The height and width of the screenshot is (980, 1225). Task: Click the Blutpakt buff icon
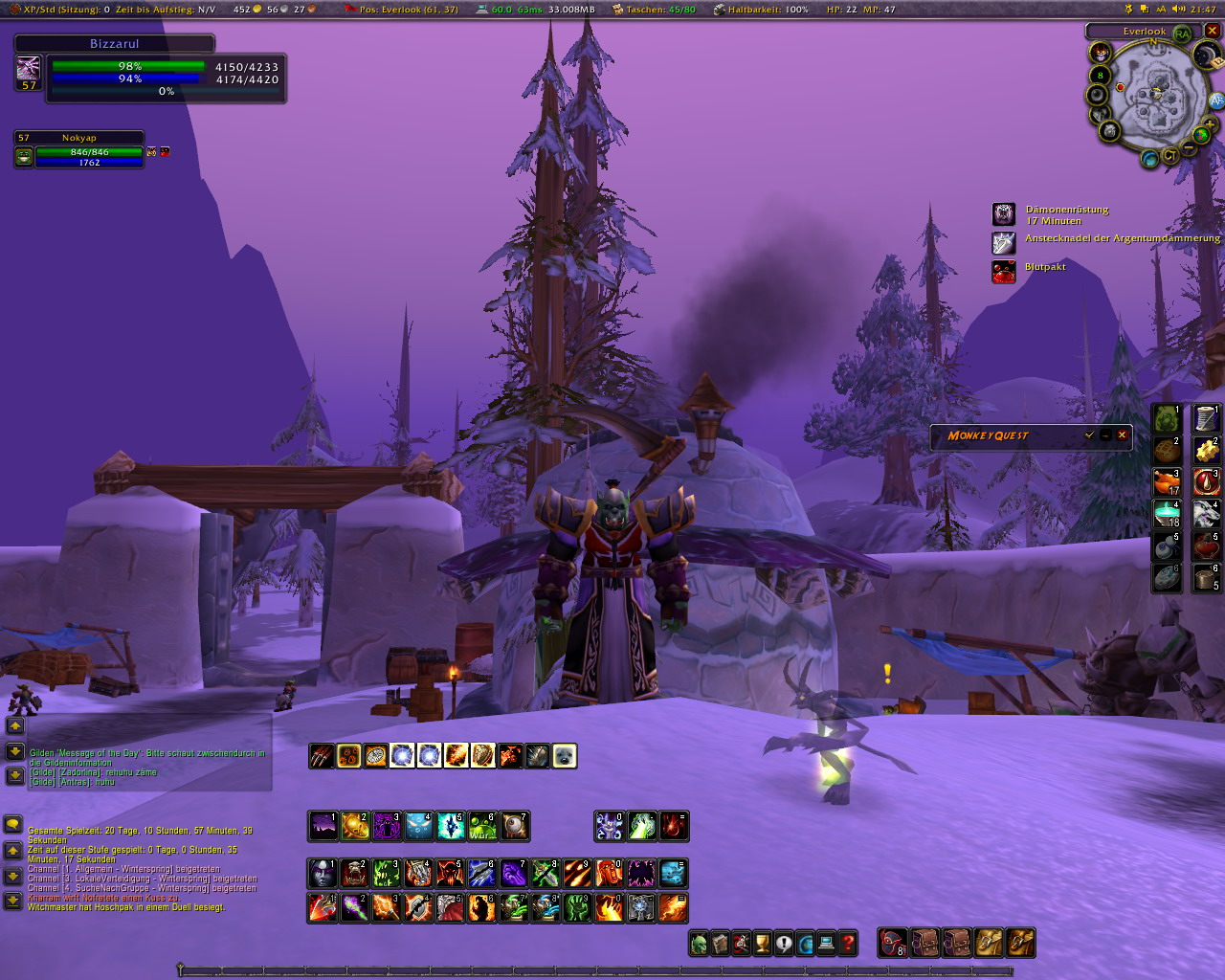click(x=1003, y=272)
